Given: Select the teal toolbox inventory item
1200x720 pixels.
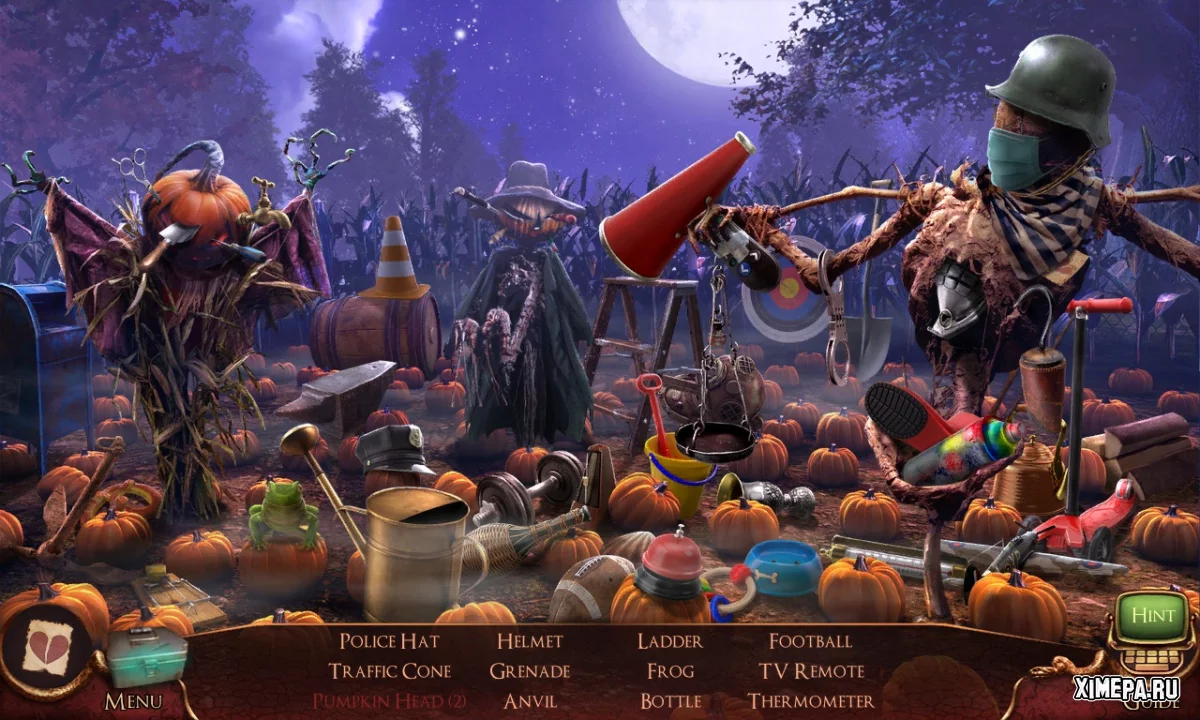Looking at the screenshot, I should click(x=147, y=657).
